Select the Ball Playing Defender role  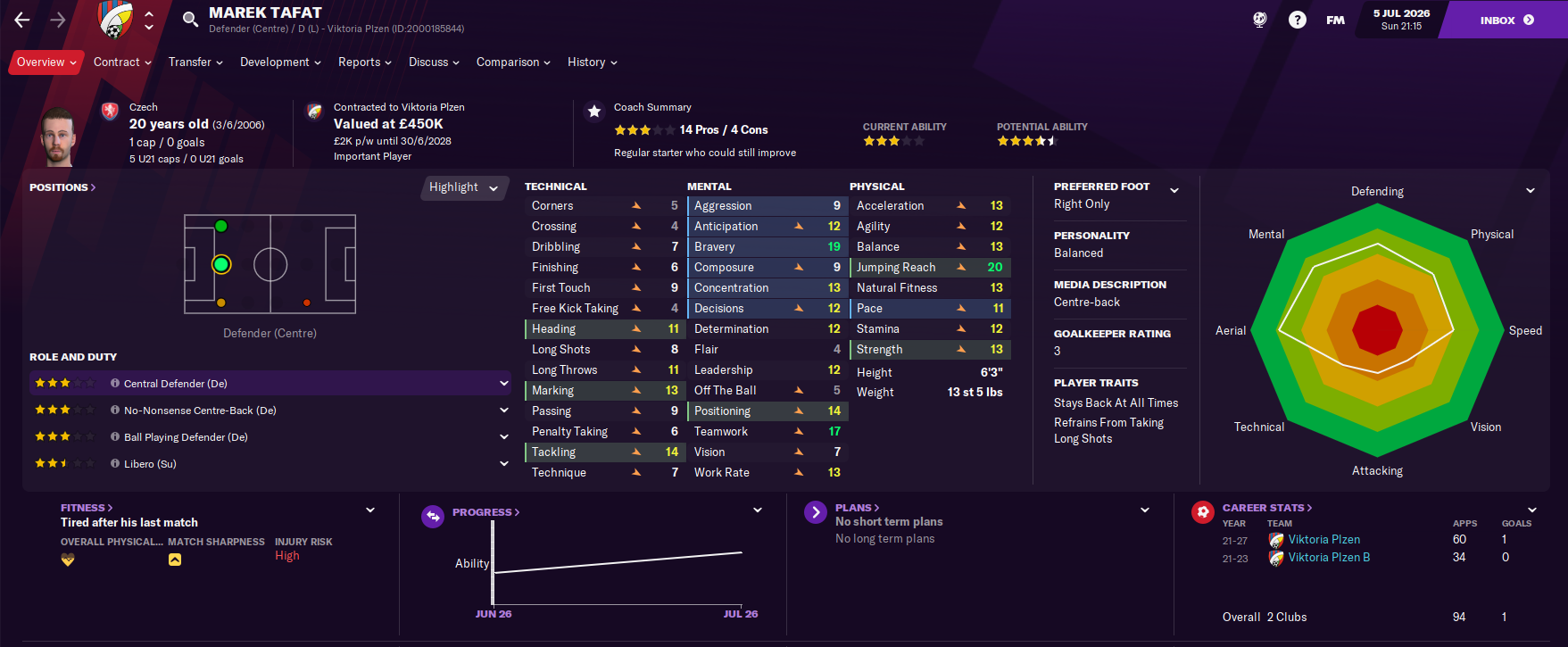pyautogui.click(x=186, y=437)
